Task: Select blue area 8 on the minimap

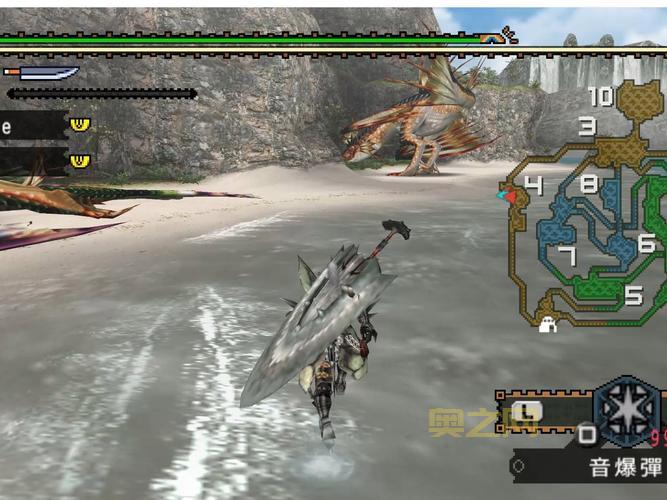Action: coord(588,184)
